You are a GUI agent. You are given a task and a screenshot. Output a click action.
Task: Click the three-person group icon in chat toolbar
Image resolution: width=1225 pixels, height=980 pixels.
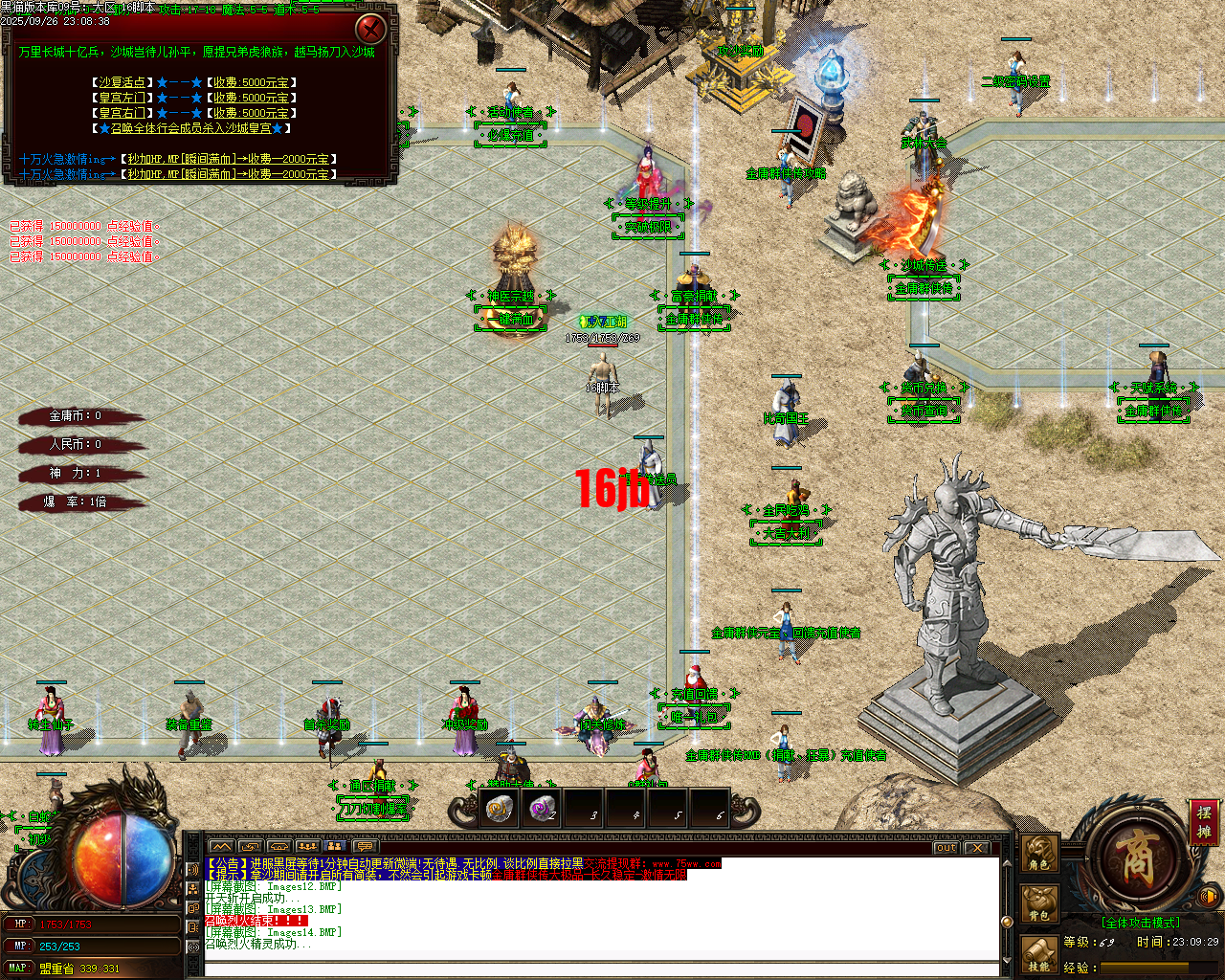tap(308, 846)
